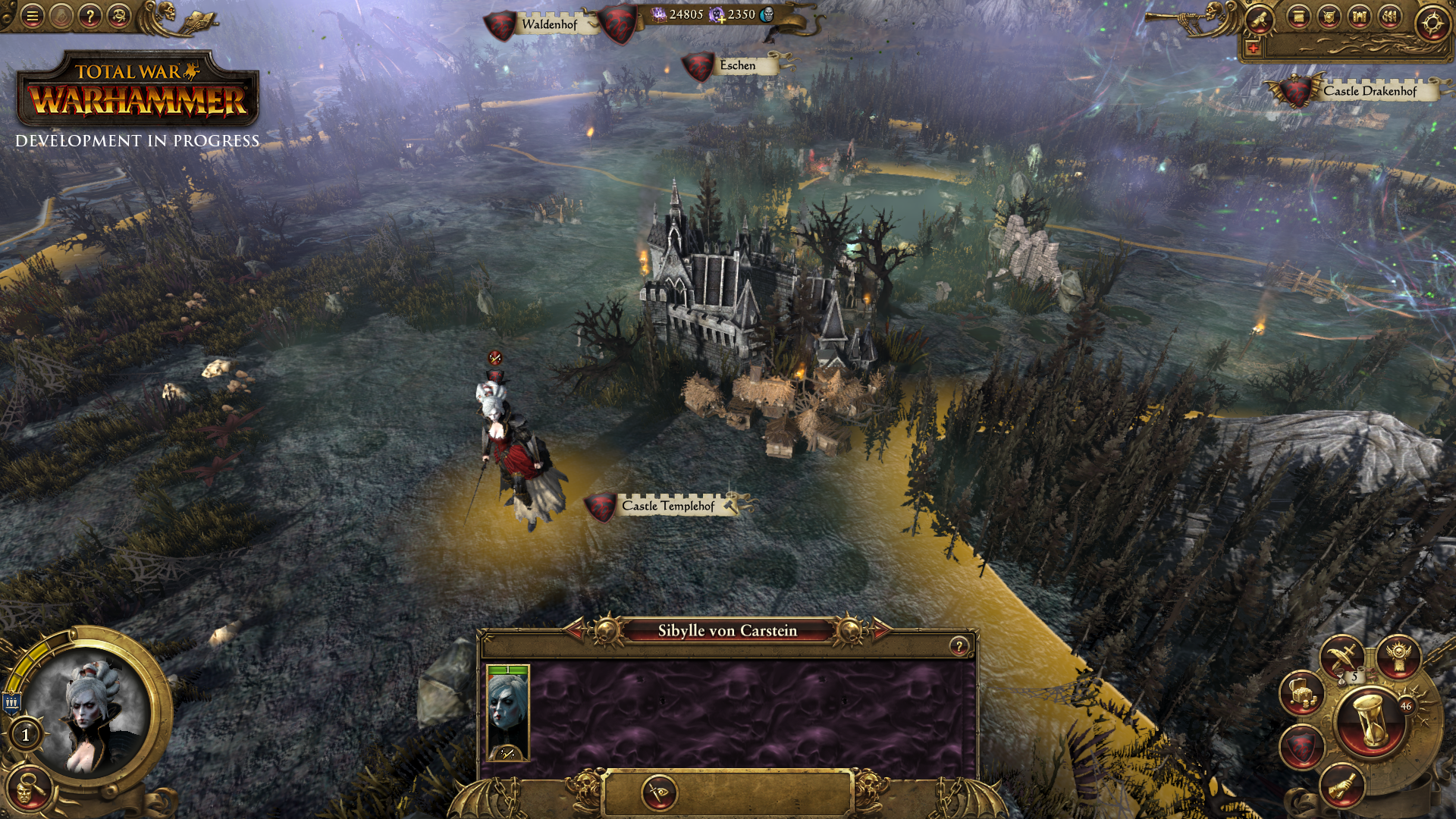Open the faction dragon shield button
This screenshot has width=1456, height=819.
coord(1302,746)
